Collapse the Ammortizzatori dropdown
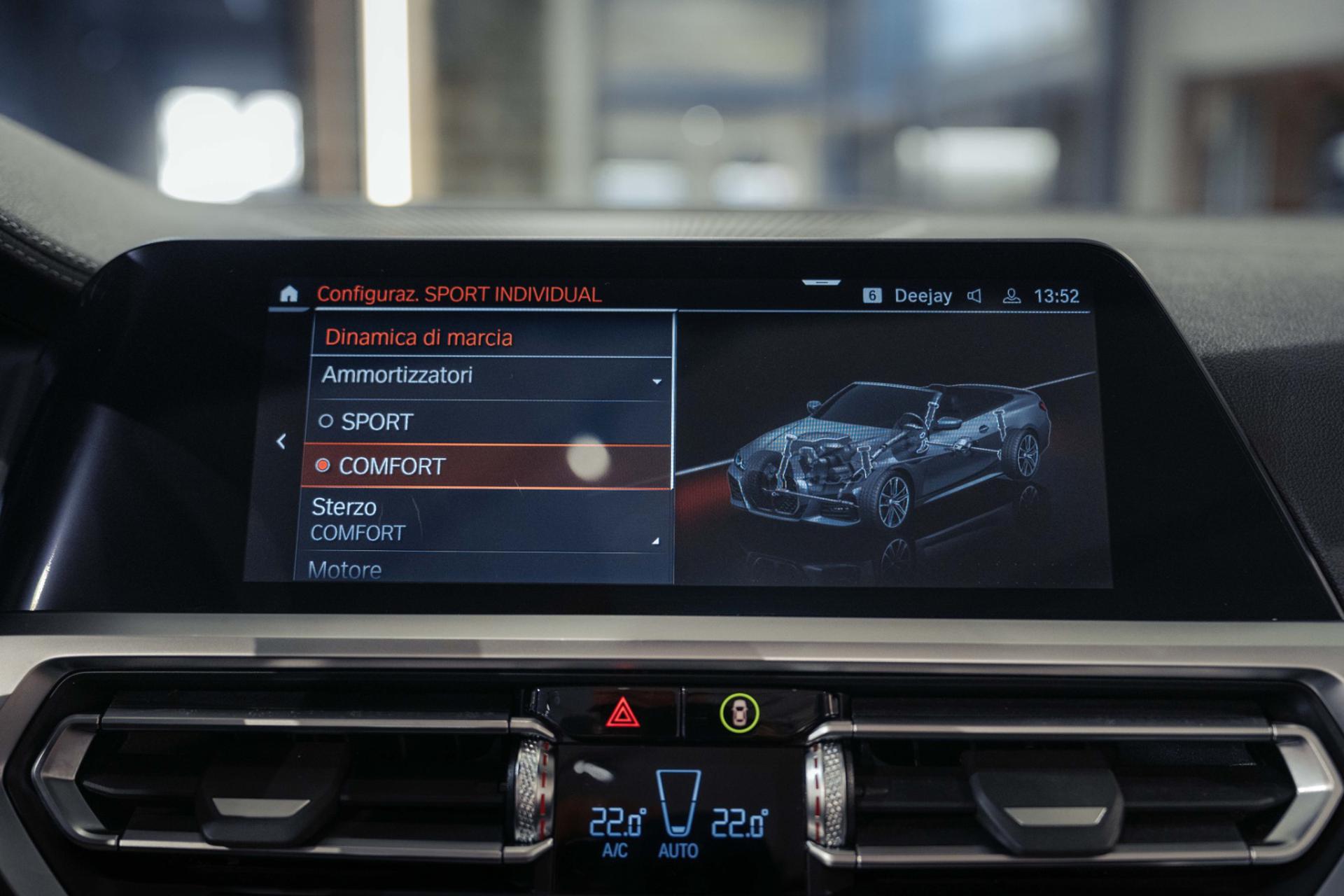This screenshot has width=1344, height=896. [657, 381]
